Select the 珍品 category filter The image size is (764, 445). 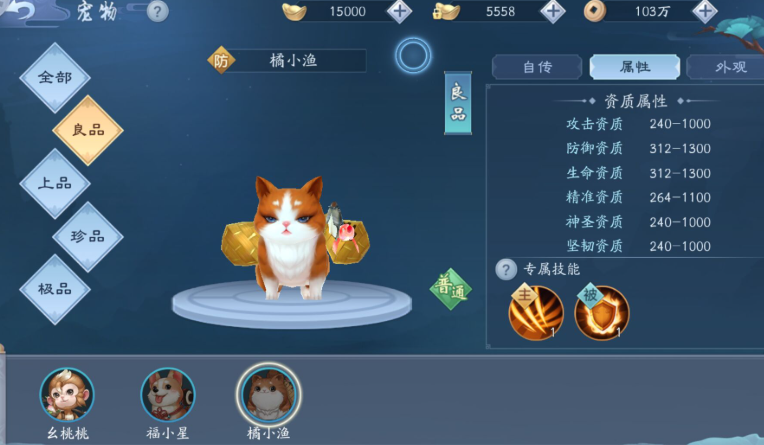pos(87,236)
